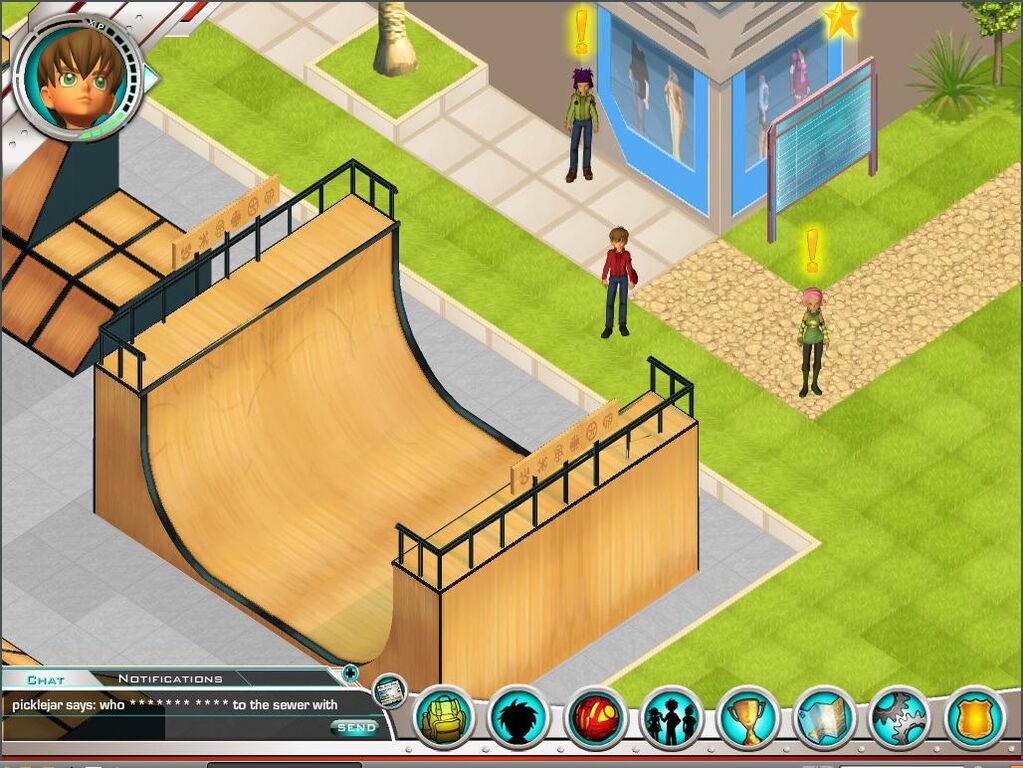Screen dimensions: 1023x768
Task: Expand the chat panel with plus button
Action: (x=350, y=673)
